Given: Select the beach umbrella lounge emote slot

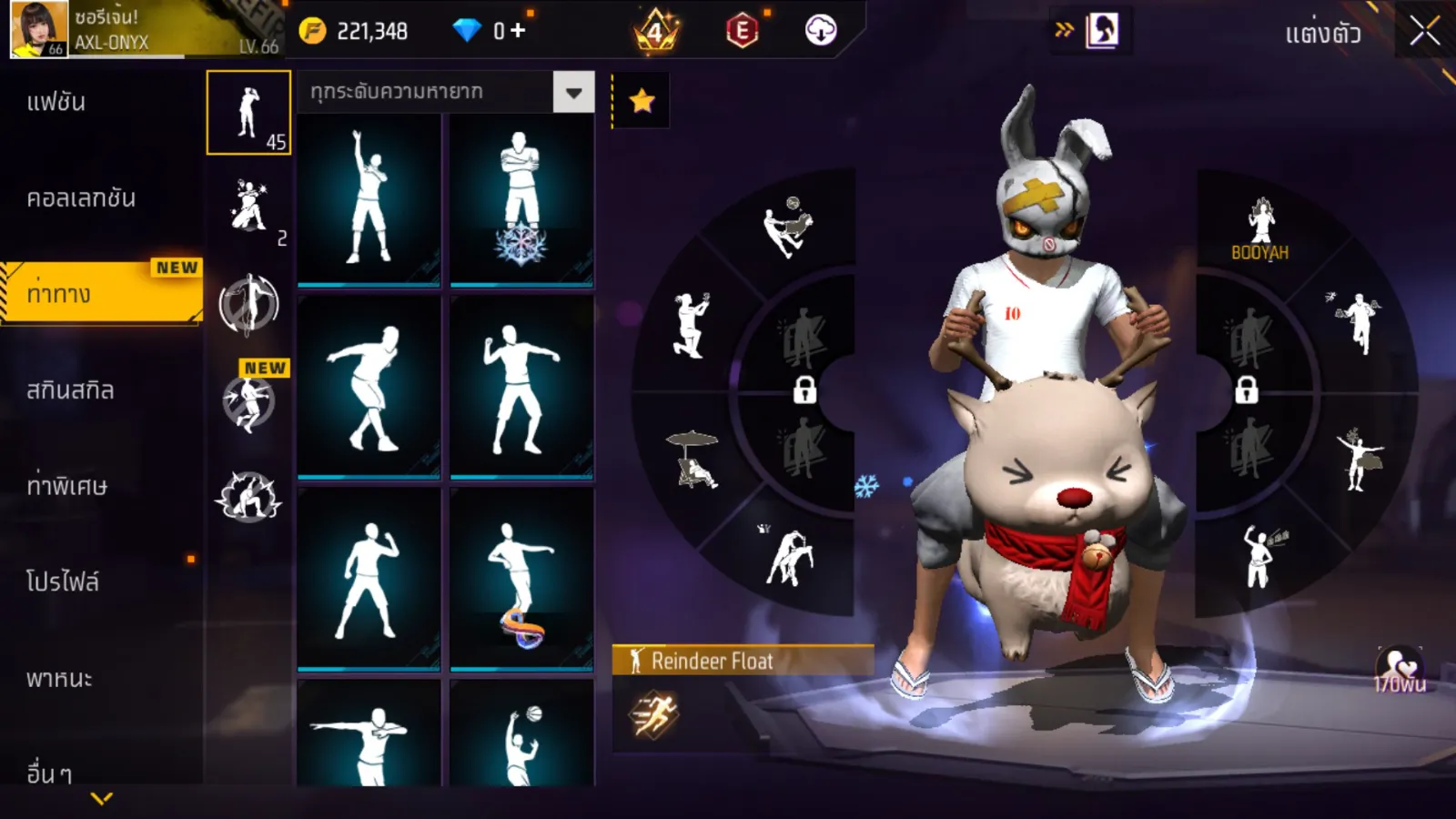Looking at the screenshot, I should click(x=693, y=460).
